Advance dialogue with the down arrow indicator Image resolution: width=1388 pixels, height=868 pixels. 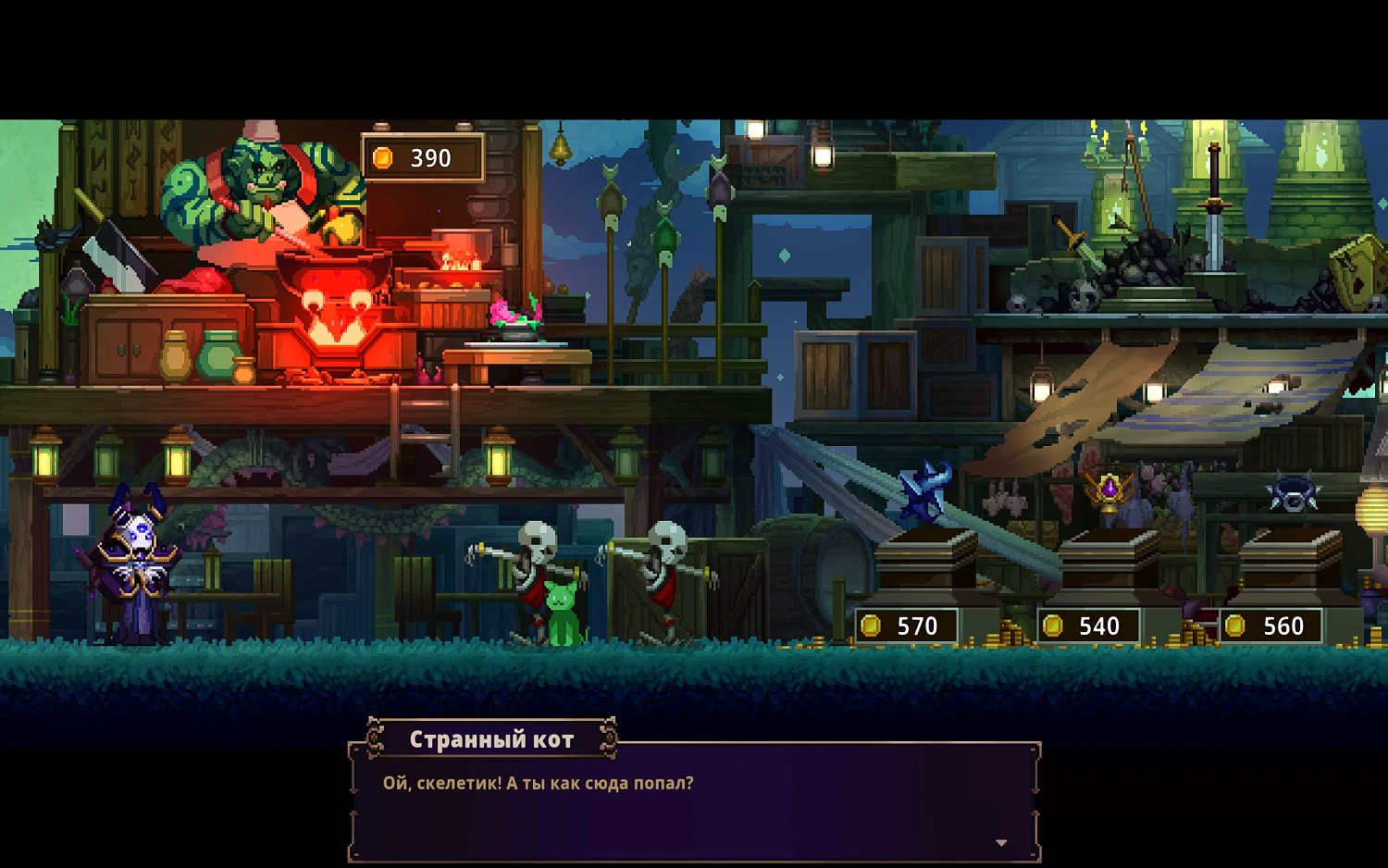(1001, 843)
